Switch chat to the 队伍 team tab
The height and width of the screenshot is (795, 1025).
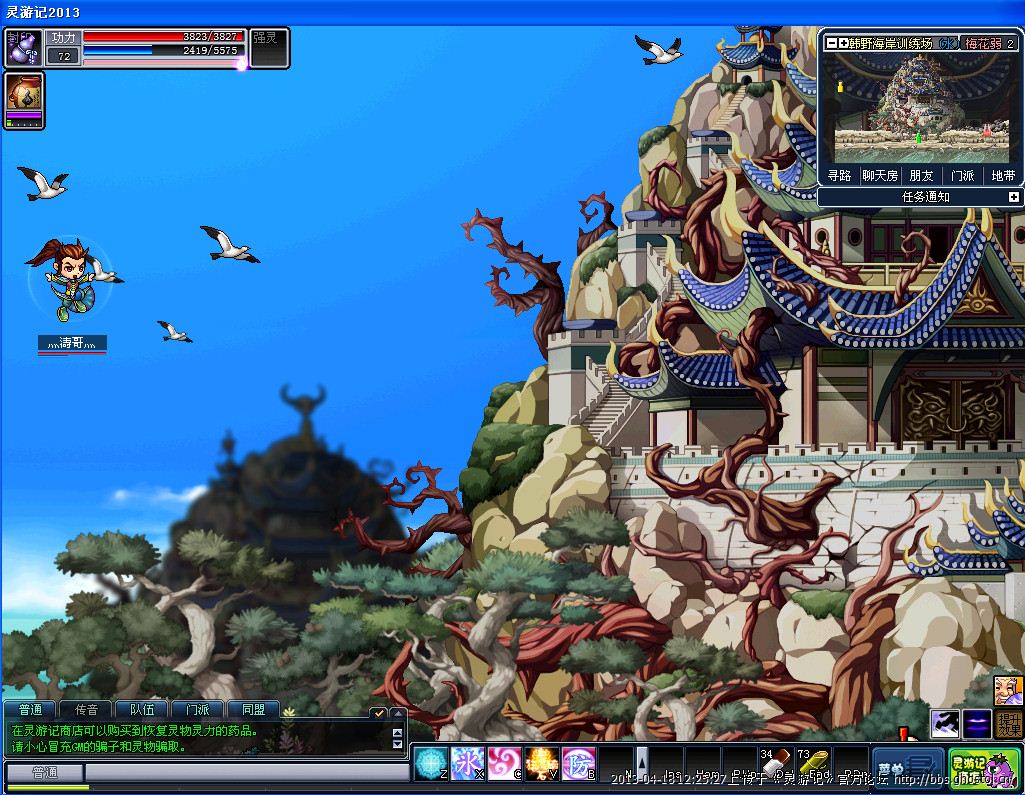pyautogui.click(x=142, y=710)
